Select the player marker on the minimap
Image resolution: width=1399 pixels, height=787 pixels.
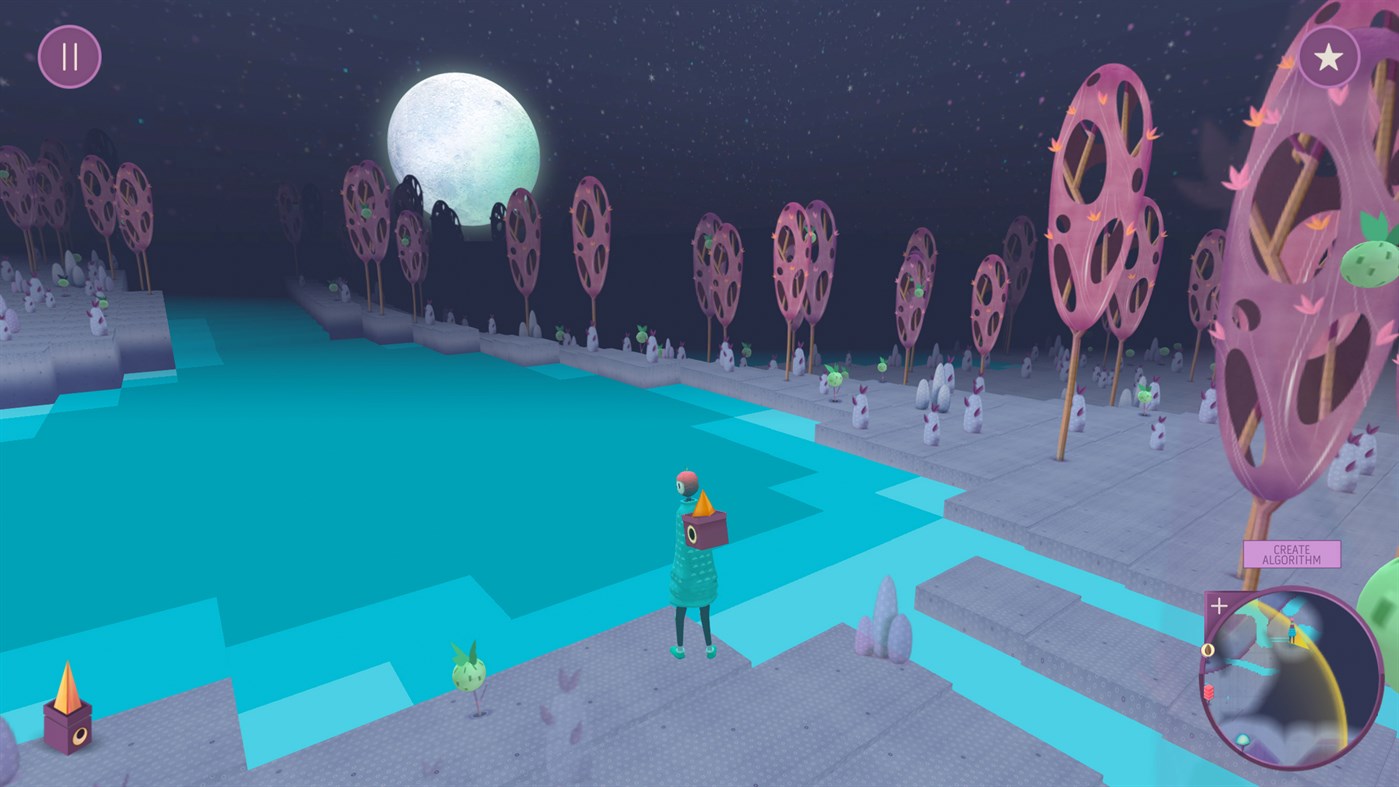pos(1291,630)
